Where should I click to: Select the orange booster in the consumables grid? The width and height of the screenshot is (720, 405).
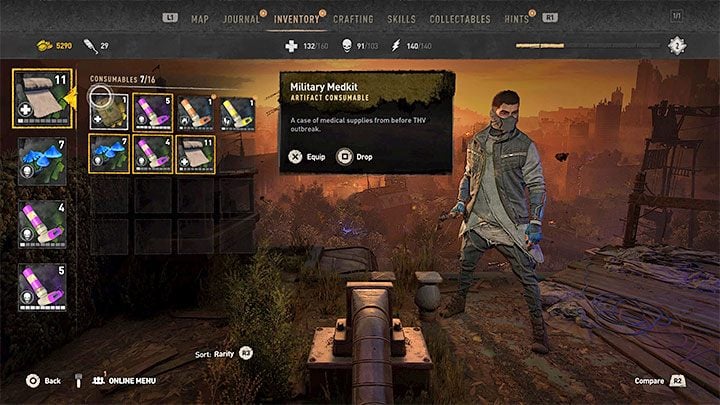[x=195, y=111]
